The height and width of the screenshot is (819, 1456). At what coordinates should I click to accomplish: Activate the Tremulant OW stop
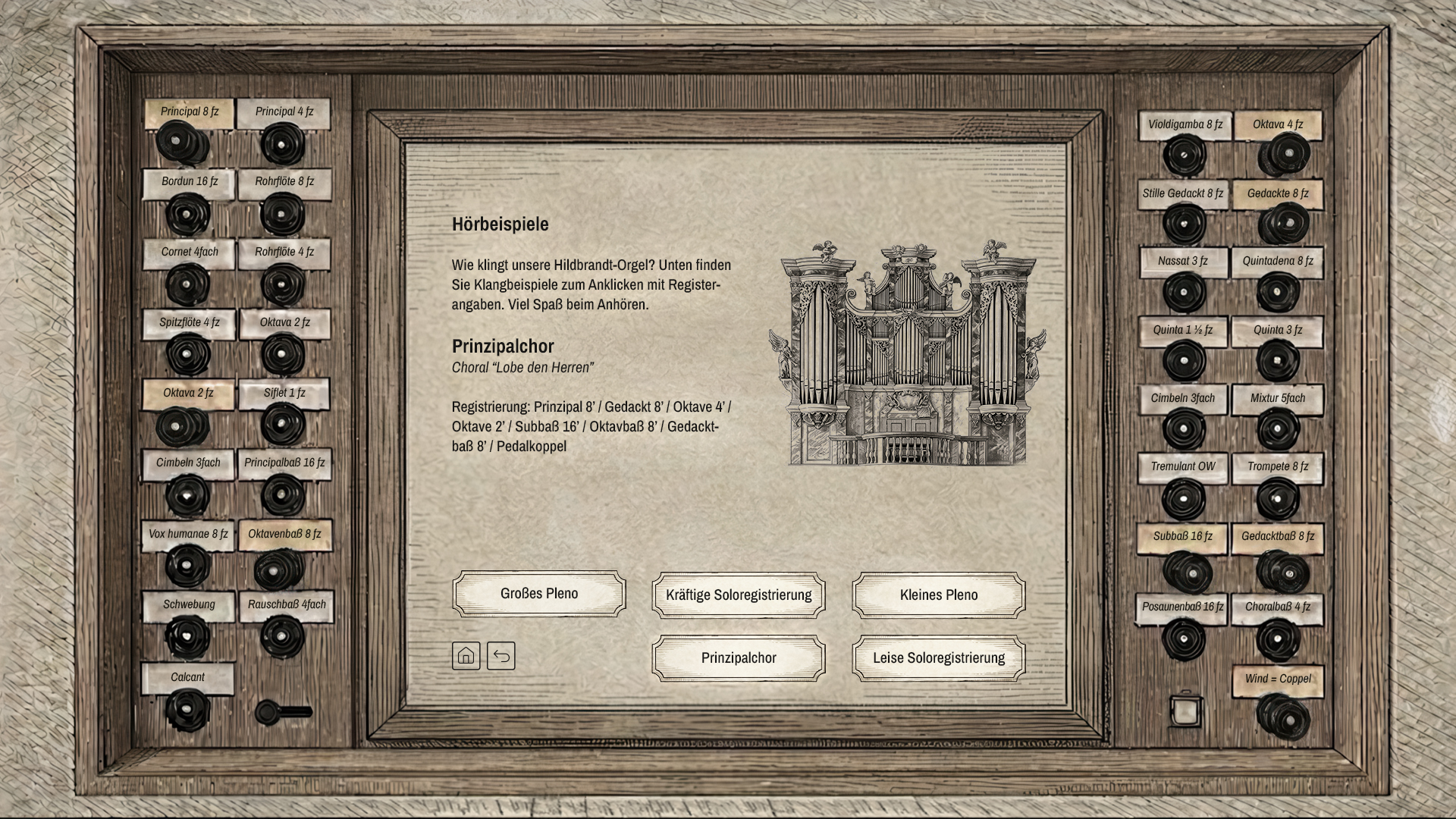1183,499
